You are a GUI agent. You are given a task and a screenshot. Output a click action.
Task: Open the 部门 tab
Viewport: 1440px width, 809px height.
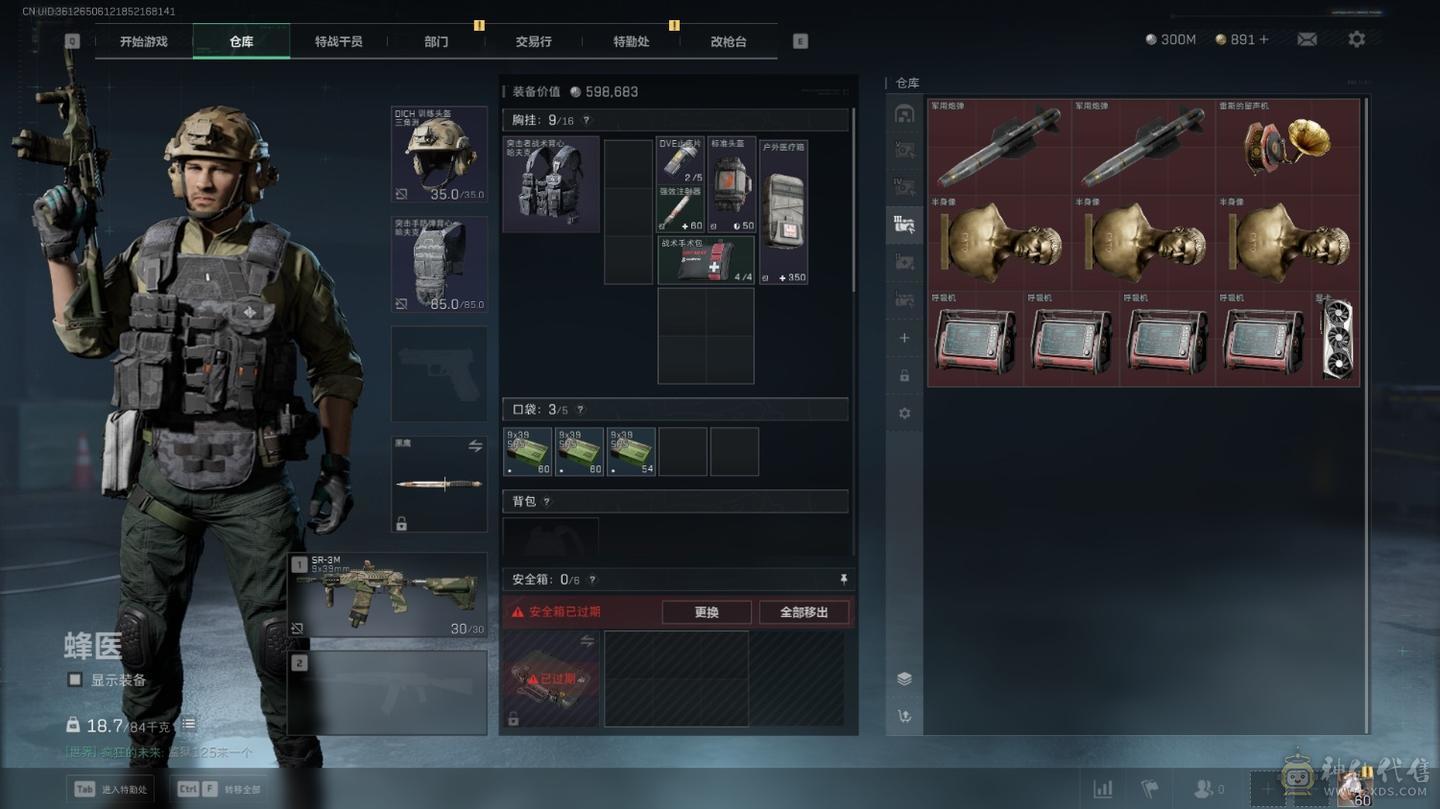(x=436, y=42)
